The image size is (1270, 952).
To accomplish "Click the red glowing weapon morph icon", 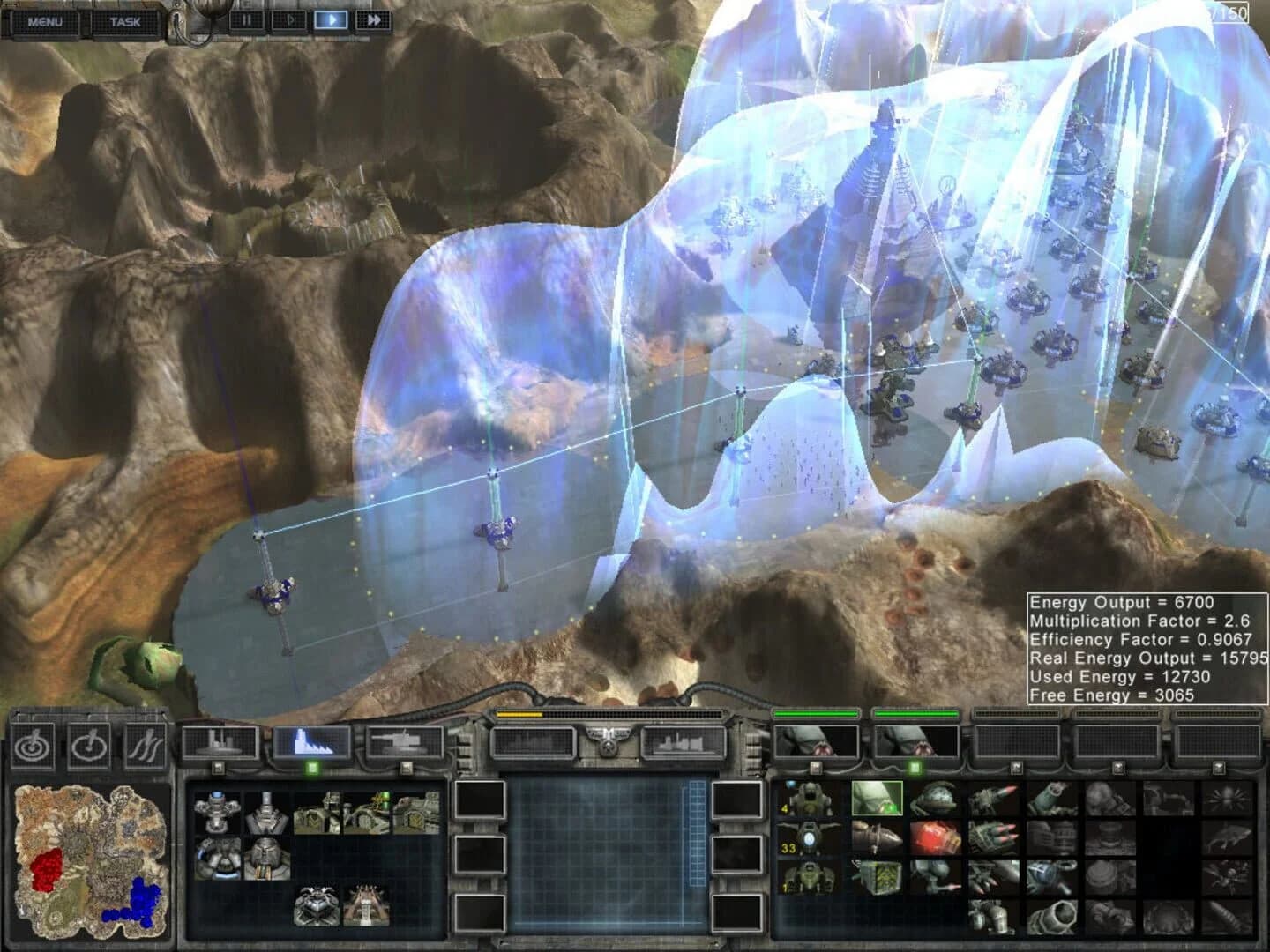I will 935,837.
